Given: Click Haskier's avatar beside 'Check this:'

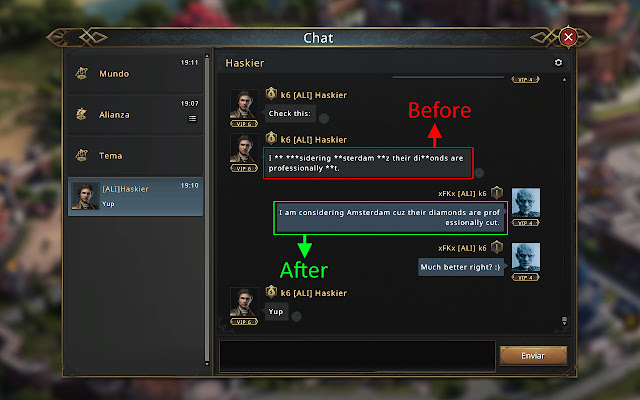Looking at the screenshot, I should 244,106.
